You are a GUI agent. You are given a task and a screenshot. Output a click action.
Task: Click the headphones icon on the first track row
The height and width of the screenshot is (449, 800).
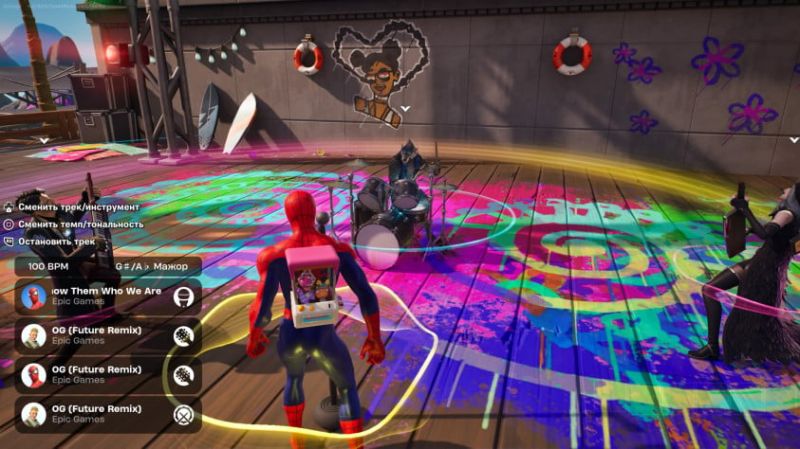coord(183,297)
